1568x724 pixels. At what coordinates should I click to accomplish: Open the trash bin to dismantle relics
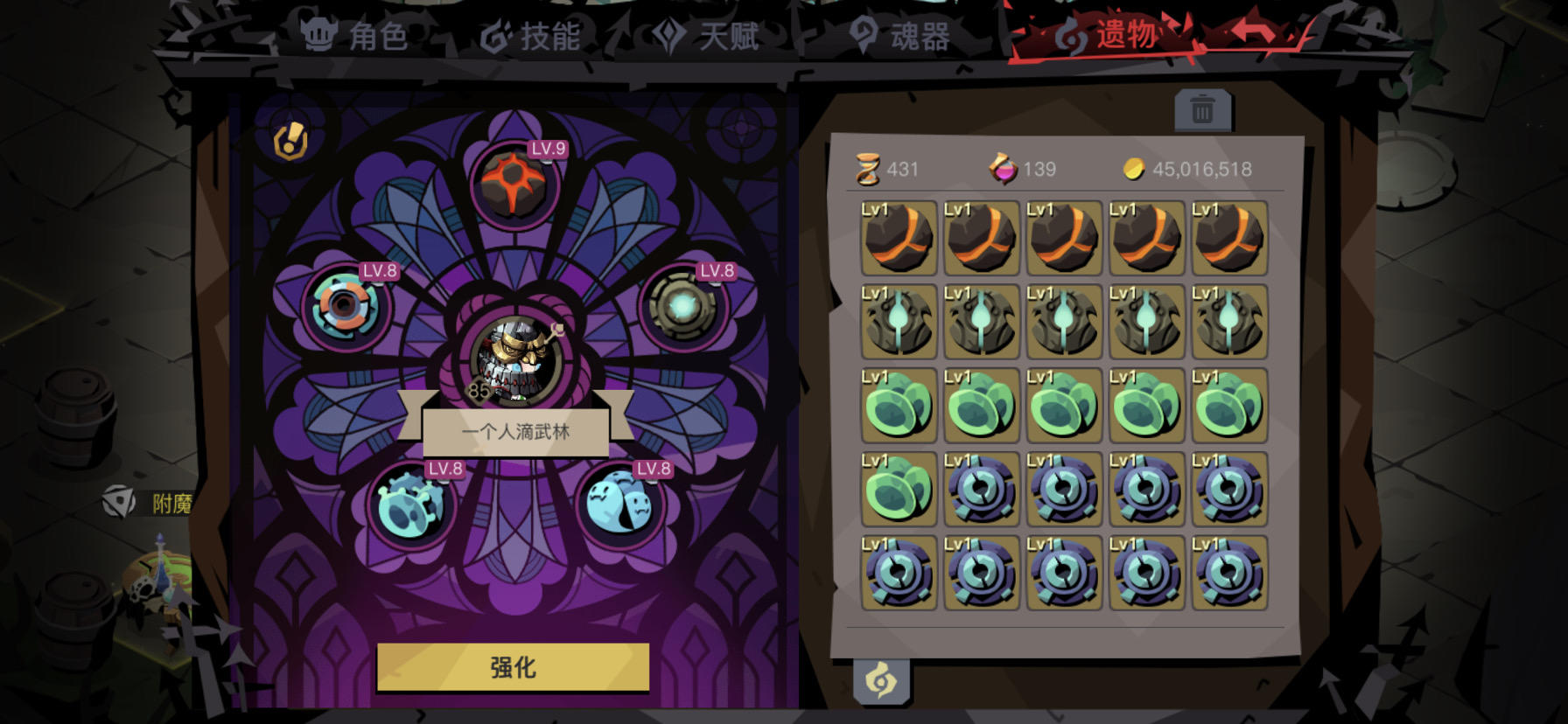point(1204,111)
